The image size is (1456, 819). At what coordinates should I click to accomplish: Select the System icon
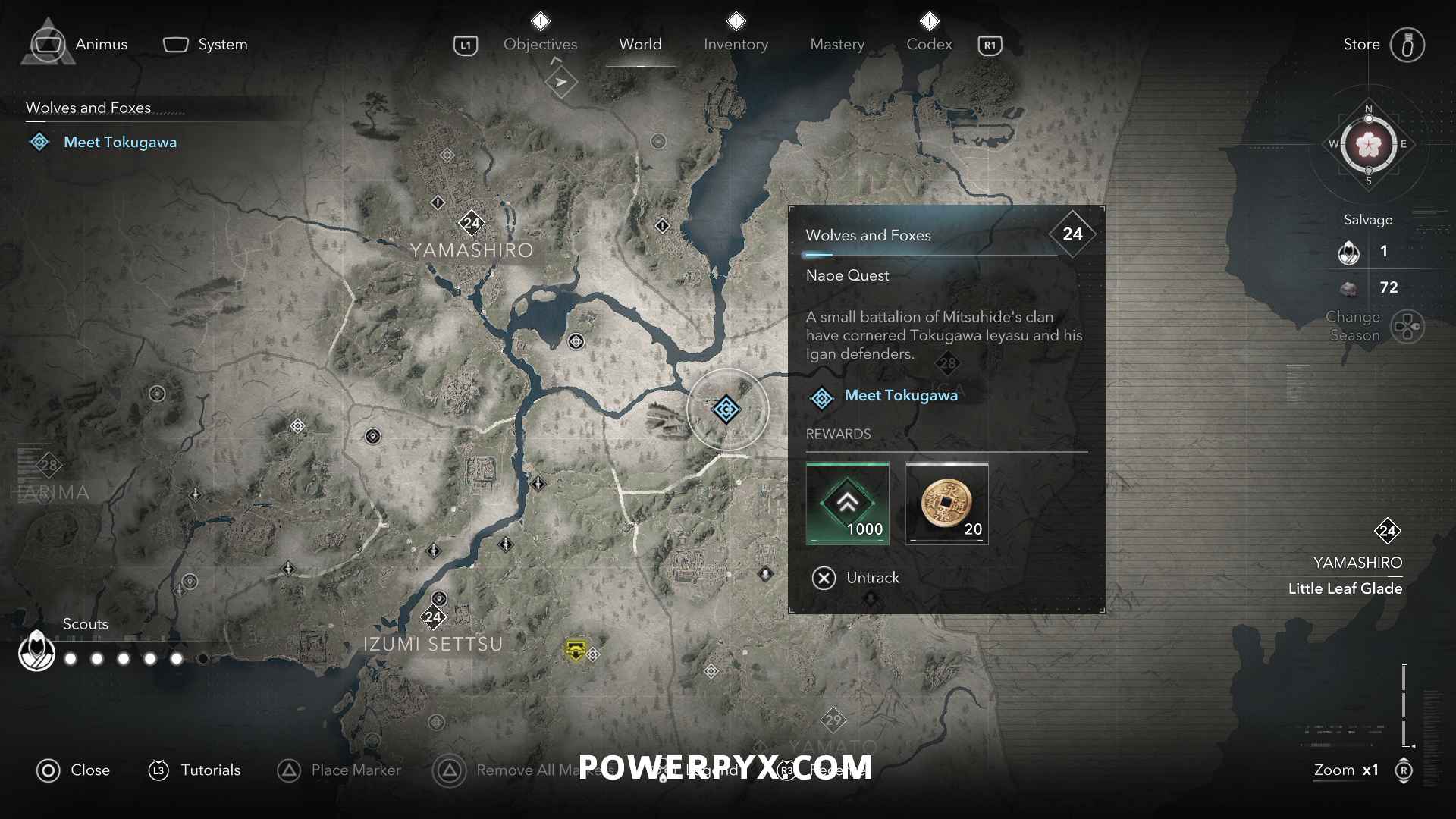(x=176, y=44)
